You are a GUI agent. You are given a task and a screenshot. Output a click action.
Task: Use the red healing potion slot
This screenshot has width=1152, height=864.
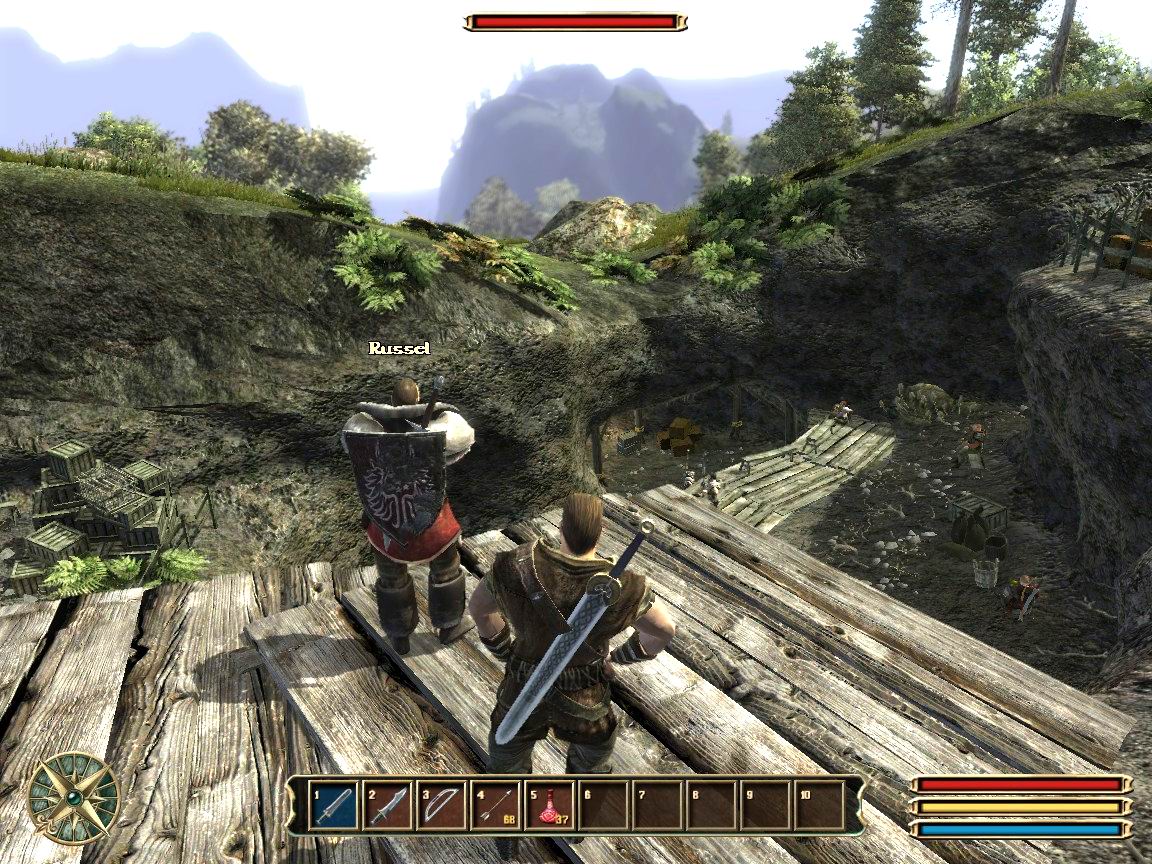click(x=550, y=805)
